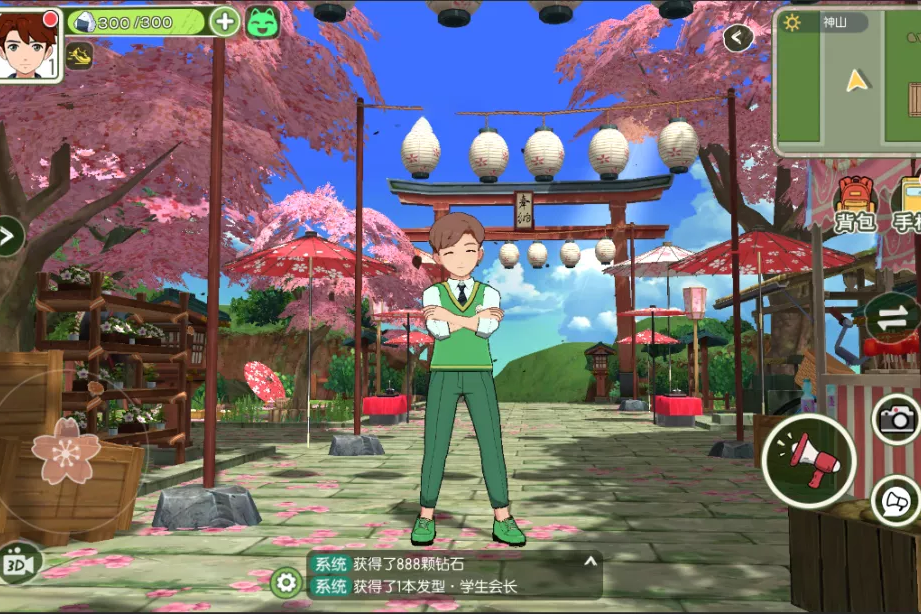The image size is (921, 614).
Task: Expand the system chat log
Action: tap(590, 563)
